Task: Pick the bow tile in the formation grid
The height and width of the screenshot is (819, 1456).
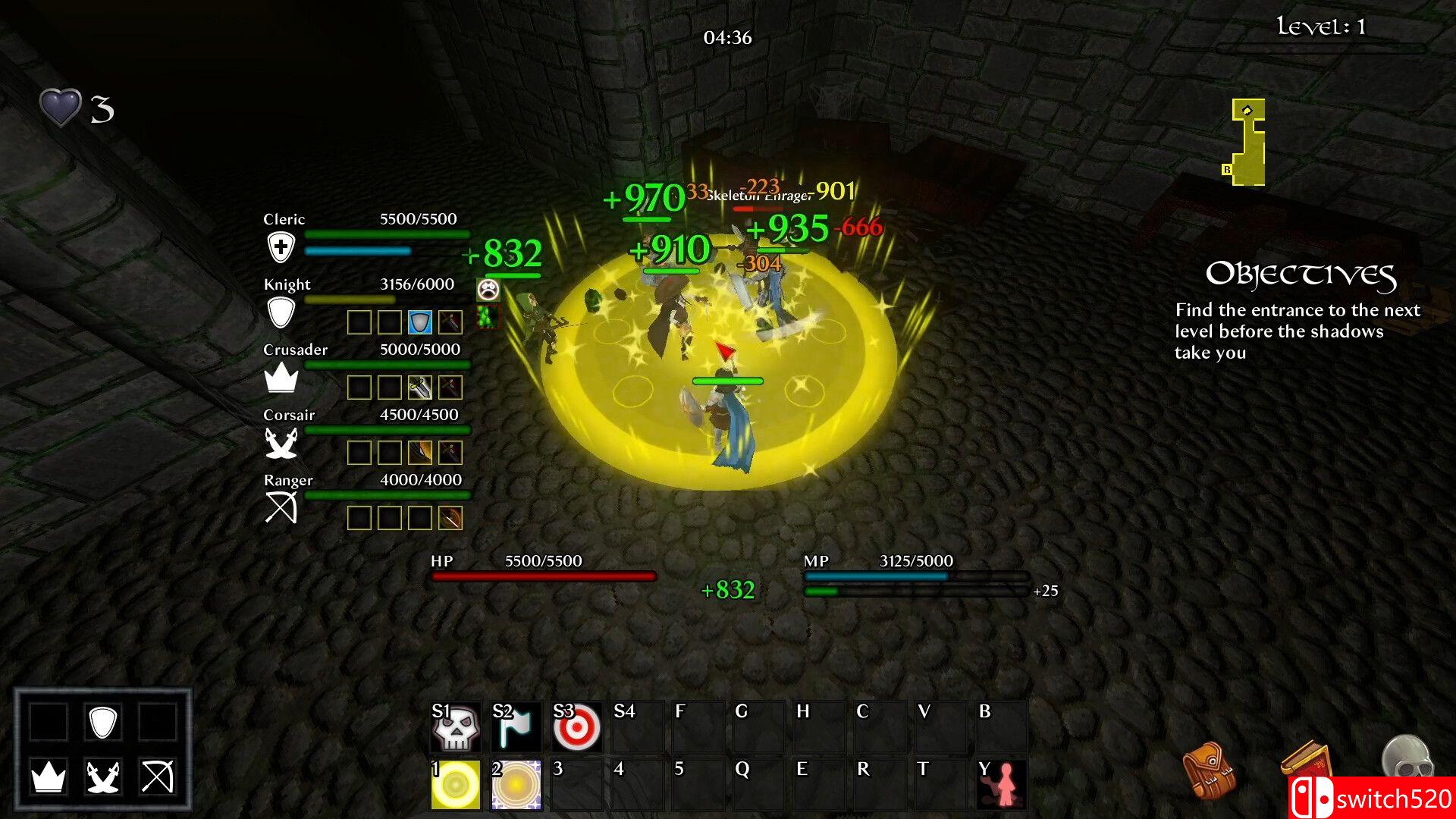Action: click(x=158, y=777)
